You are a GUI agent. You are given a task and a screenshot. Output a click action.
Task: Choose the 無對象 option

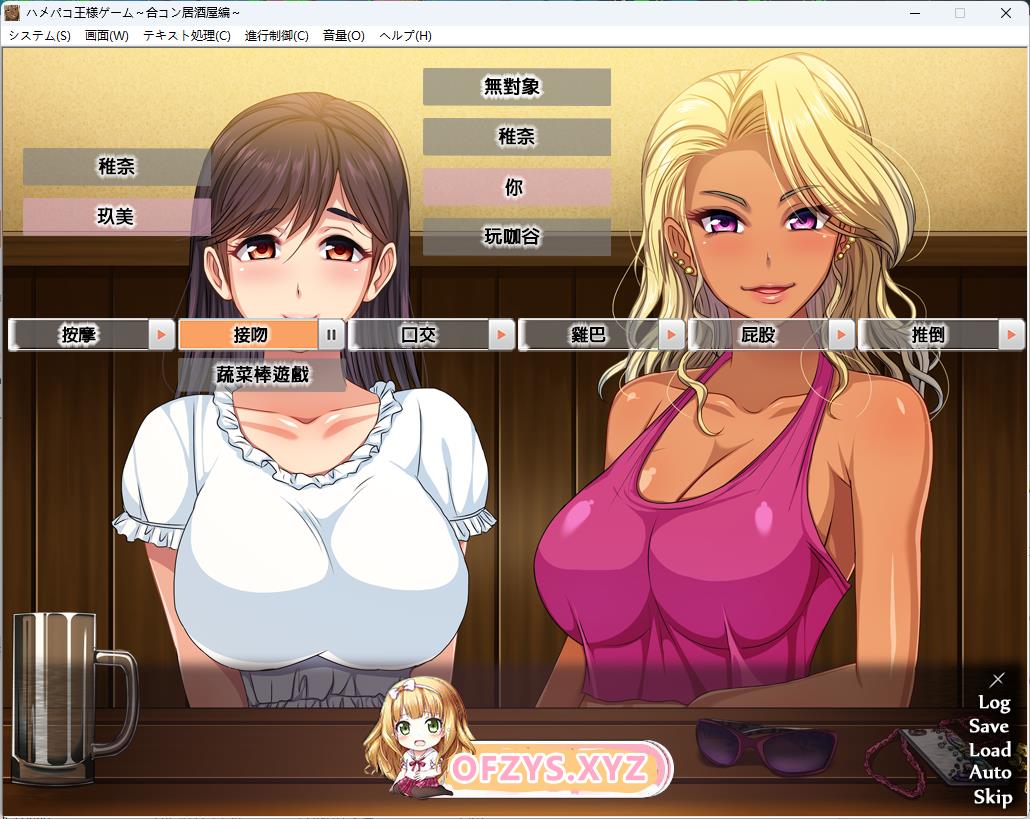click(516, 87)
